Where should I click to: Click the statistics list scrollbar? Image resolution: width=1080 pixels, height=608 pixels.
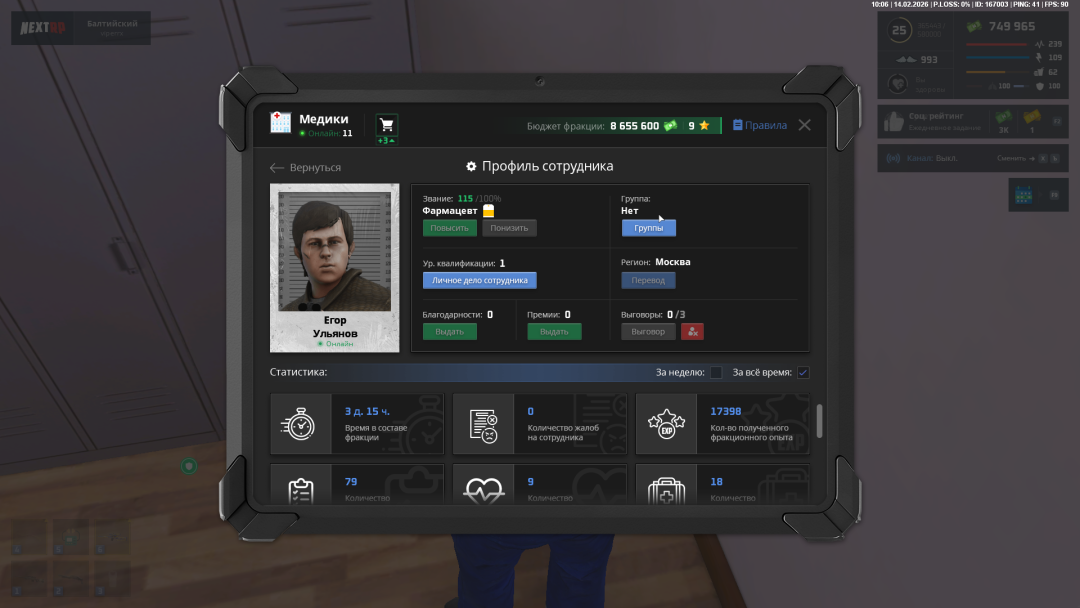820,421
